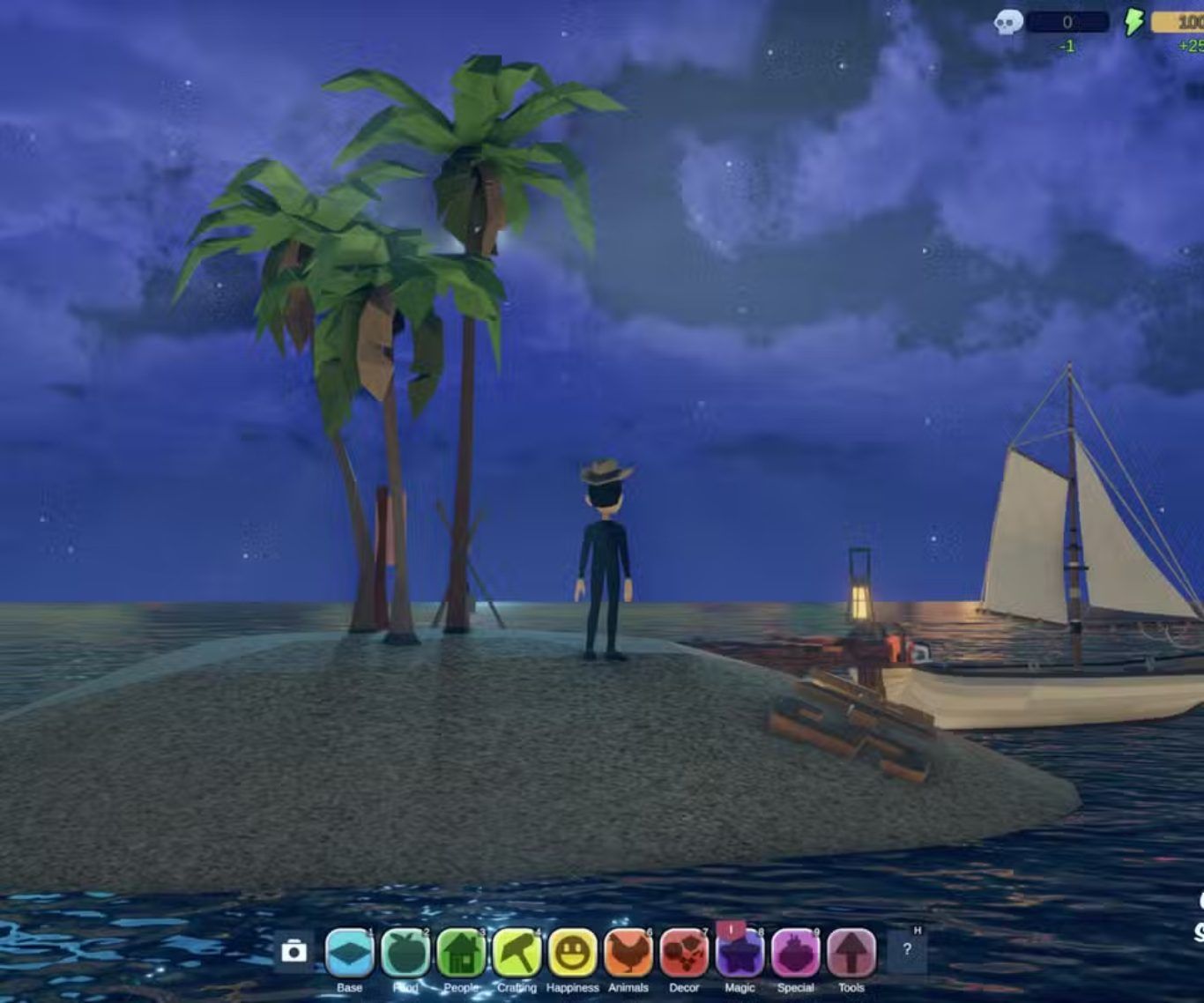Show help with the question mark button
The height and width of the screenshot is (1003, 1204).
(907, 949)
